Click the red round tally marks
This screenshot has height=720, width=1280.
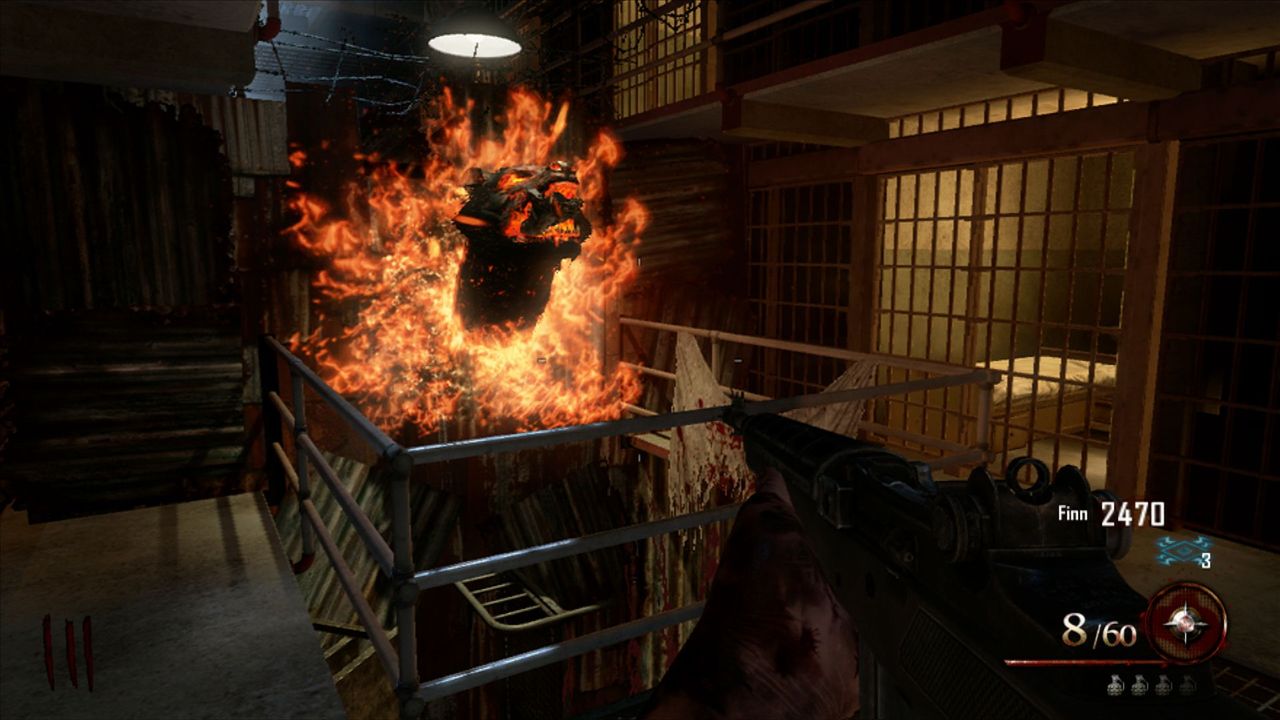[67, 652]
